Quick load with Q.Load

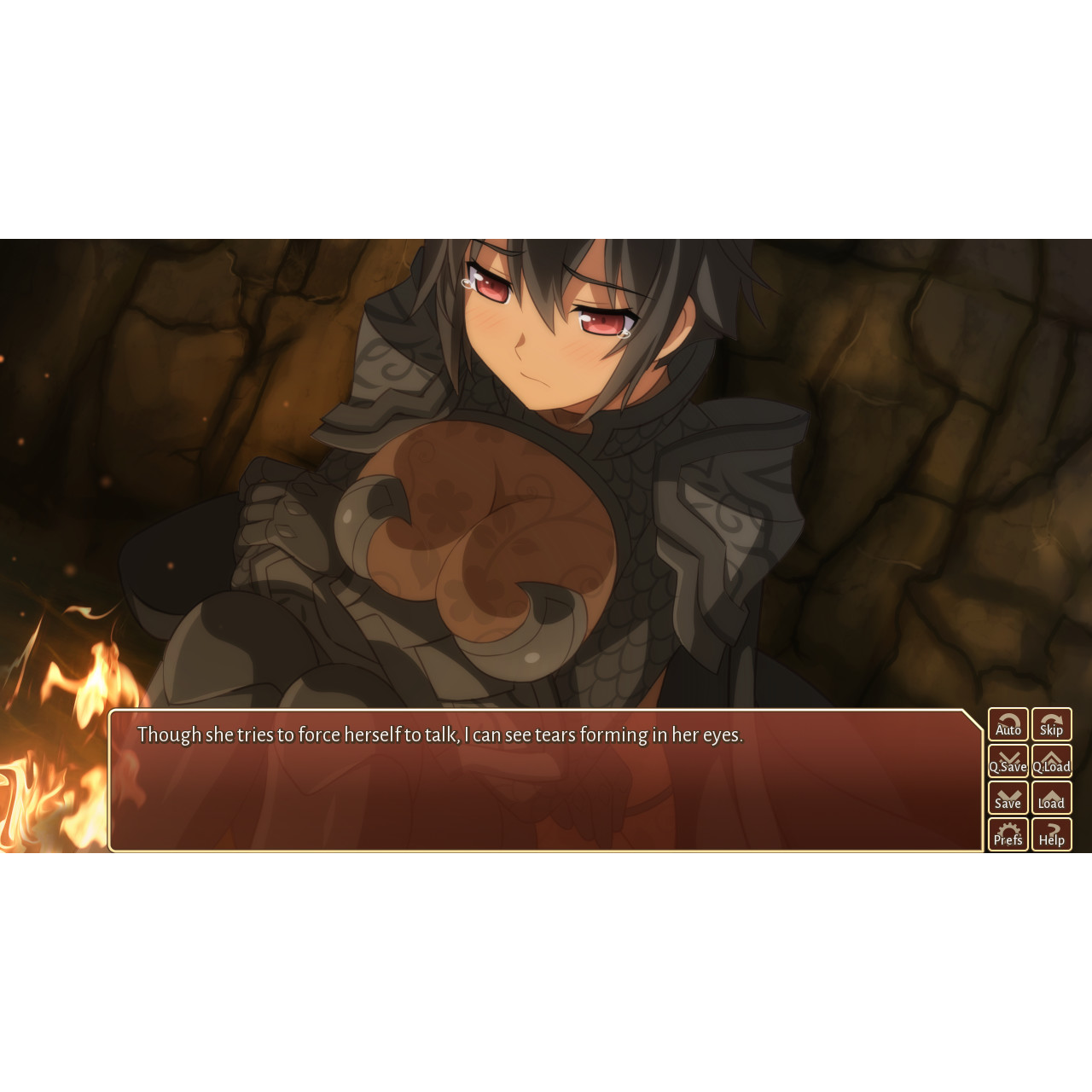1051,761
